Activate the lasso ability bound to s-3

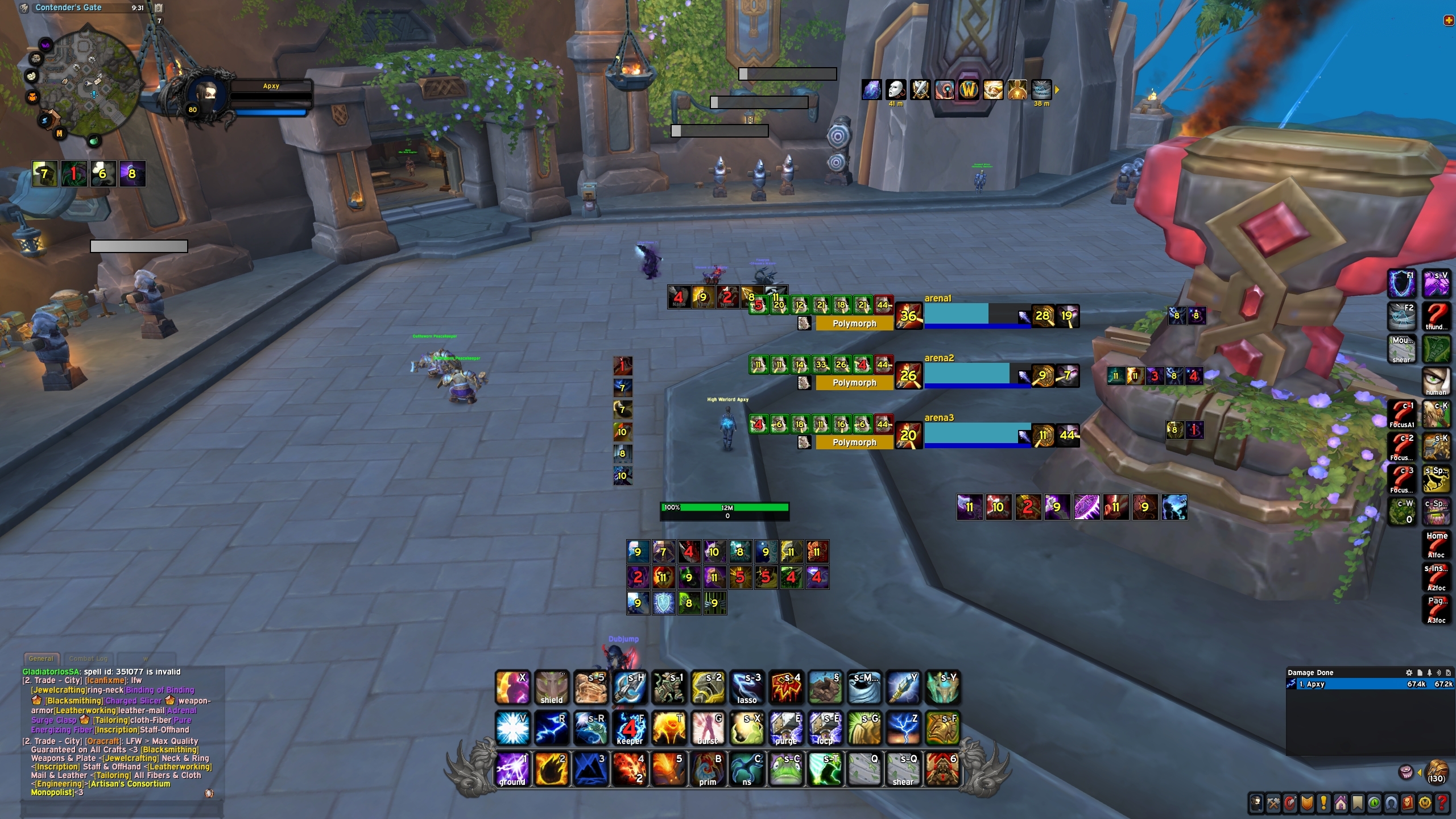click(747, 688)
